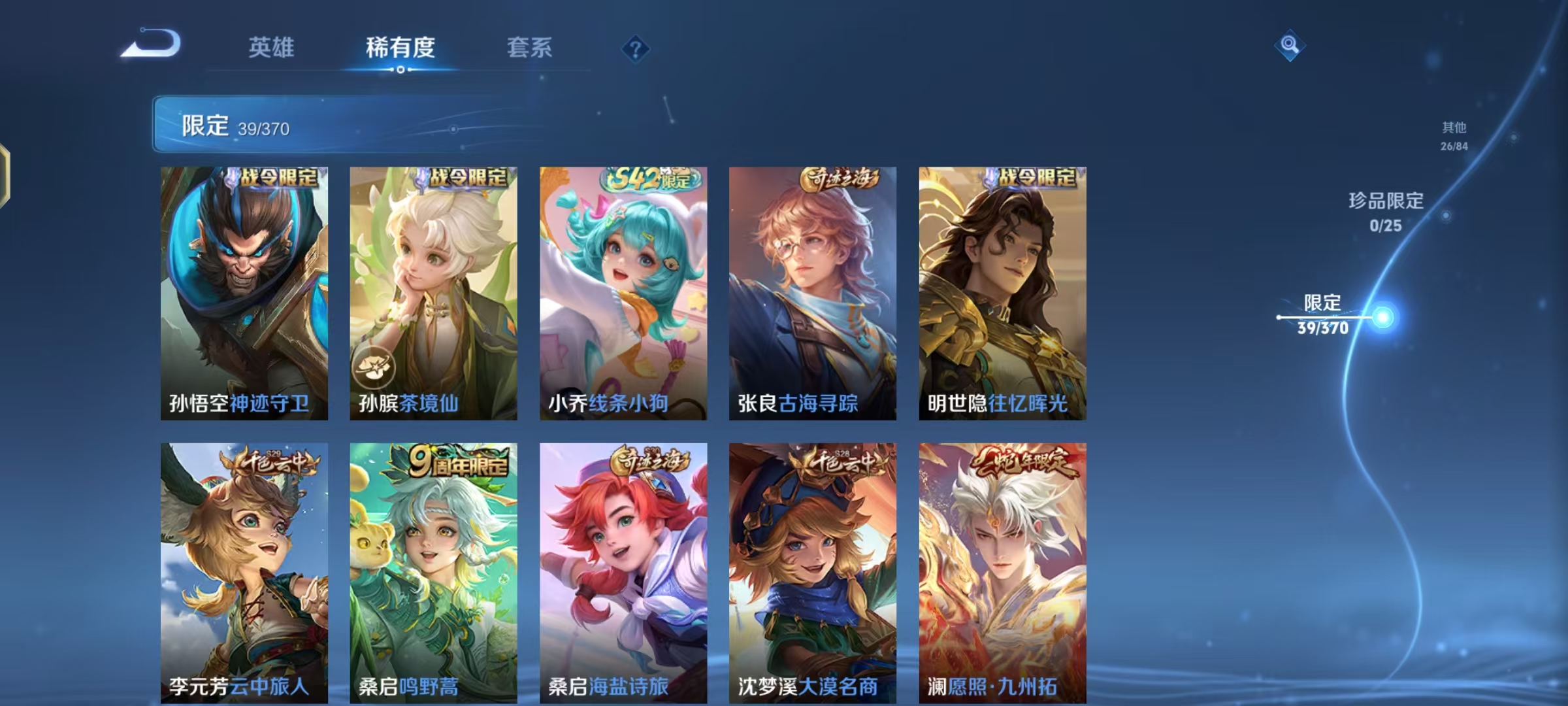1568x706 pixels.
Task: Click the S42限定 badge on 小乔 skin
Action: coord(647,178)
